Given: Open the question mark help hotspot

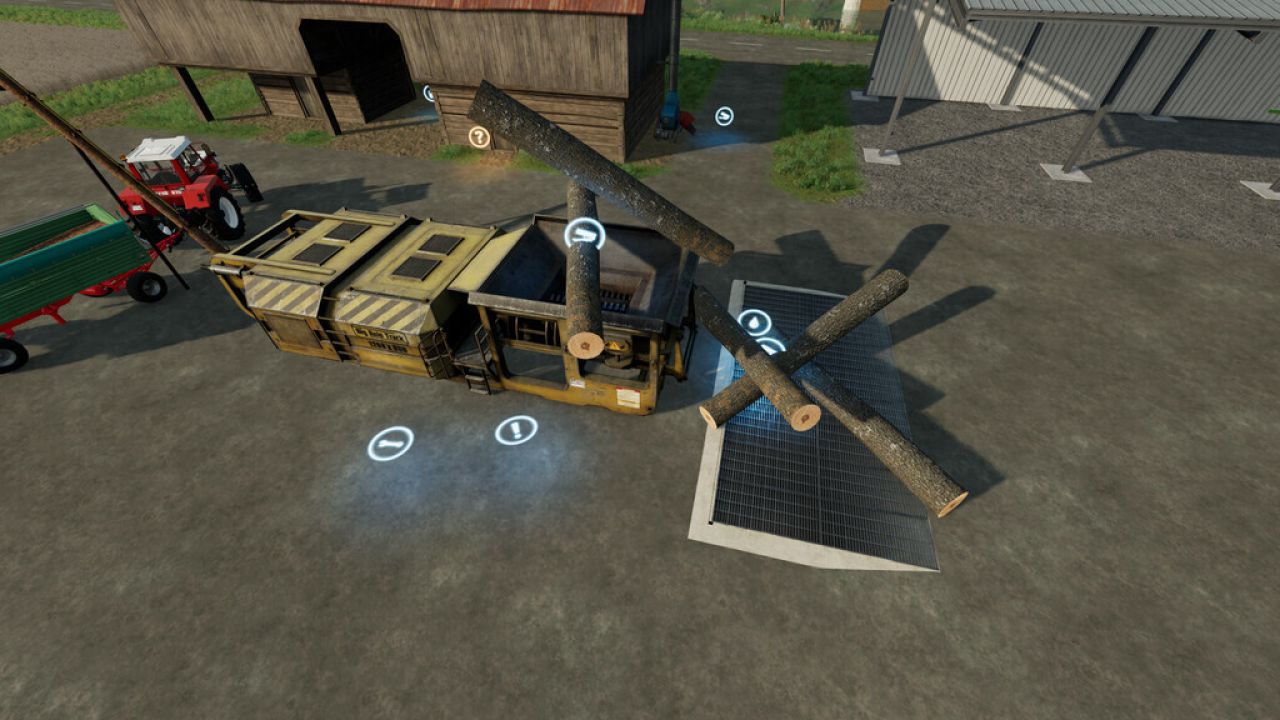Looking at the screenshot, I should [478, 134].
